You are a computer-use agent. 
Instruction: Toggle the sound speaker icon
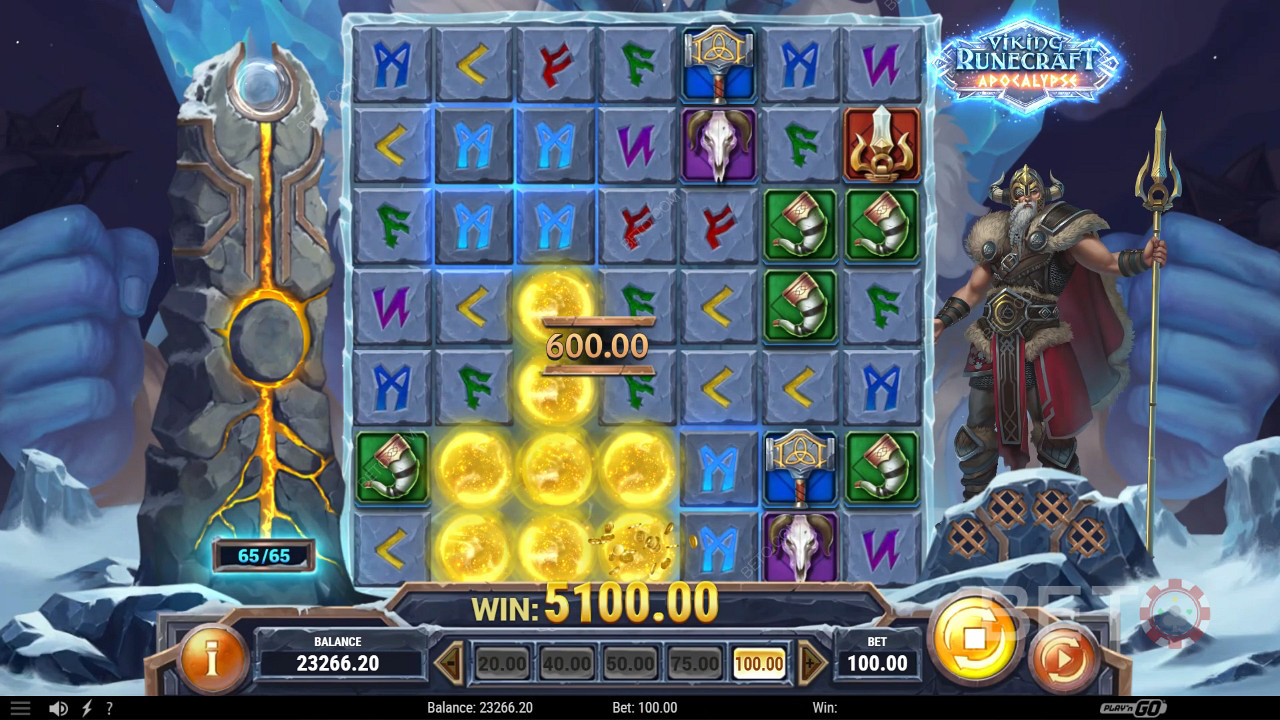[x=59, y=708]
